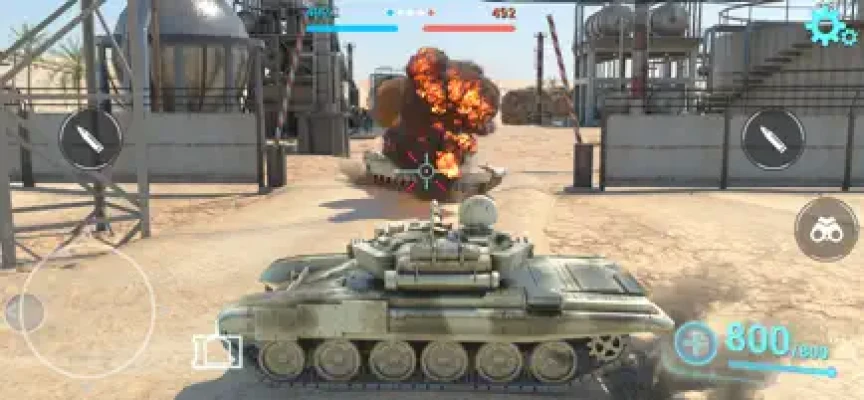Use the repair plus icon beside 800
Viewport: 864px width, 400px height.
(695, 344)
